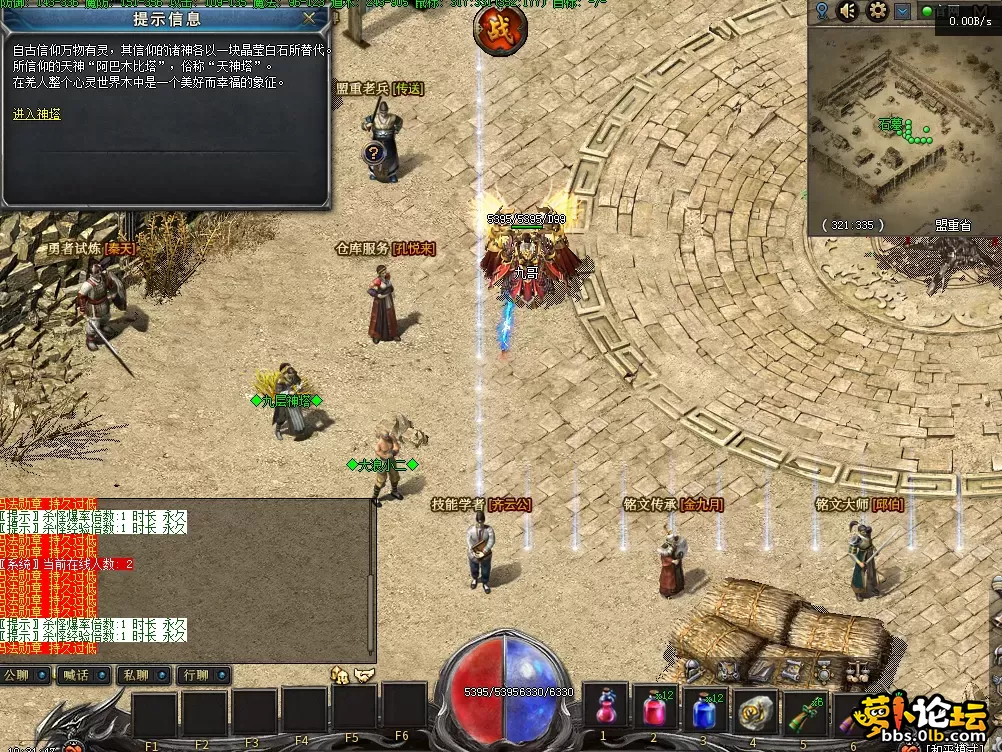Image resolution: width=1002 pixels, height=752 pixels.
Task: Drink the red health potion in slot 2
Action: point(654,709)
